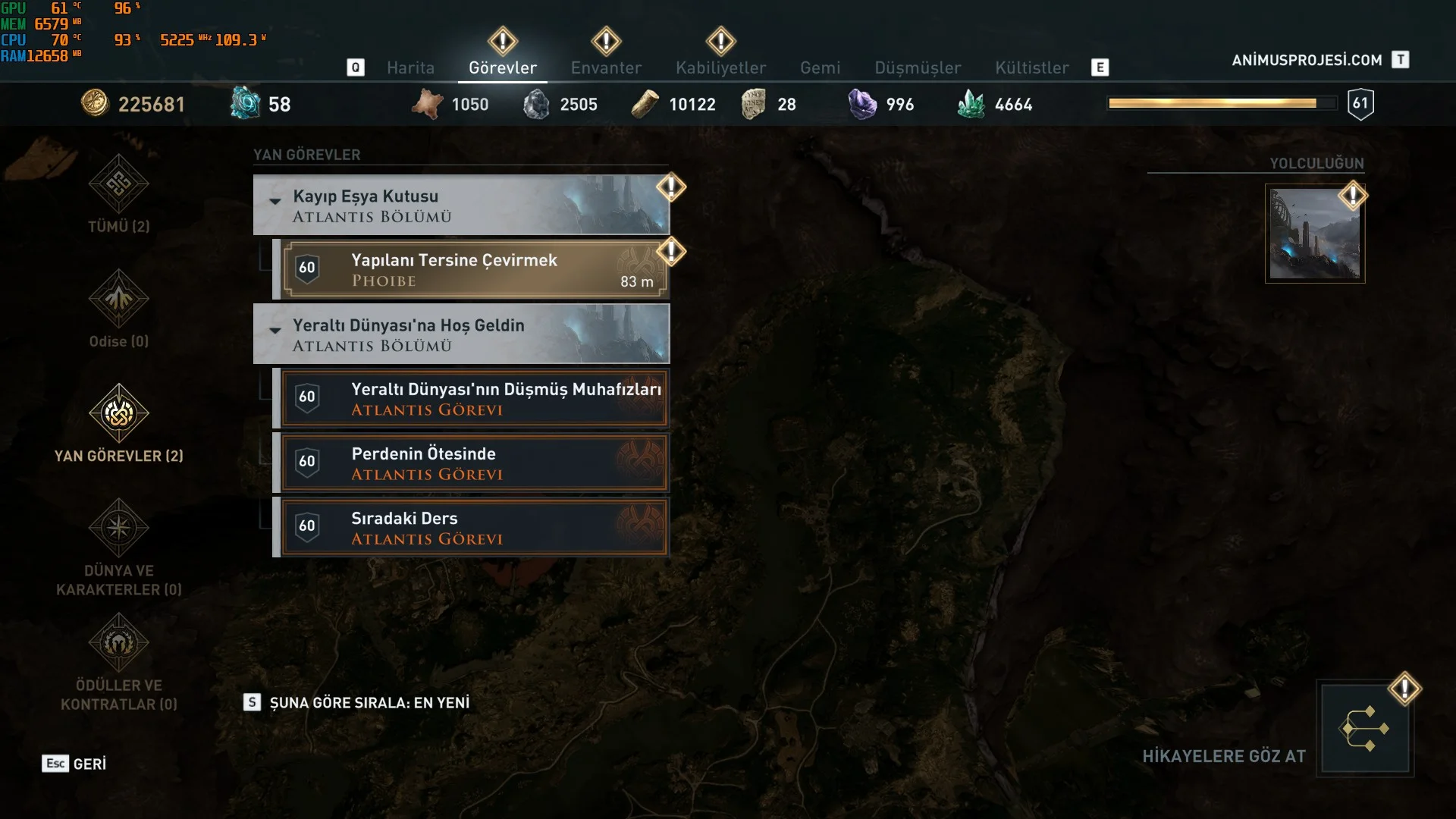
Task: Filter quests by Tümü category
Action: tap(119, 194)
